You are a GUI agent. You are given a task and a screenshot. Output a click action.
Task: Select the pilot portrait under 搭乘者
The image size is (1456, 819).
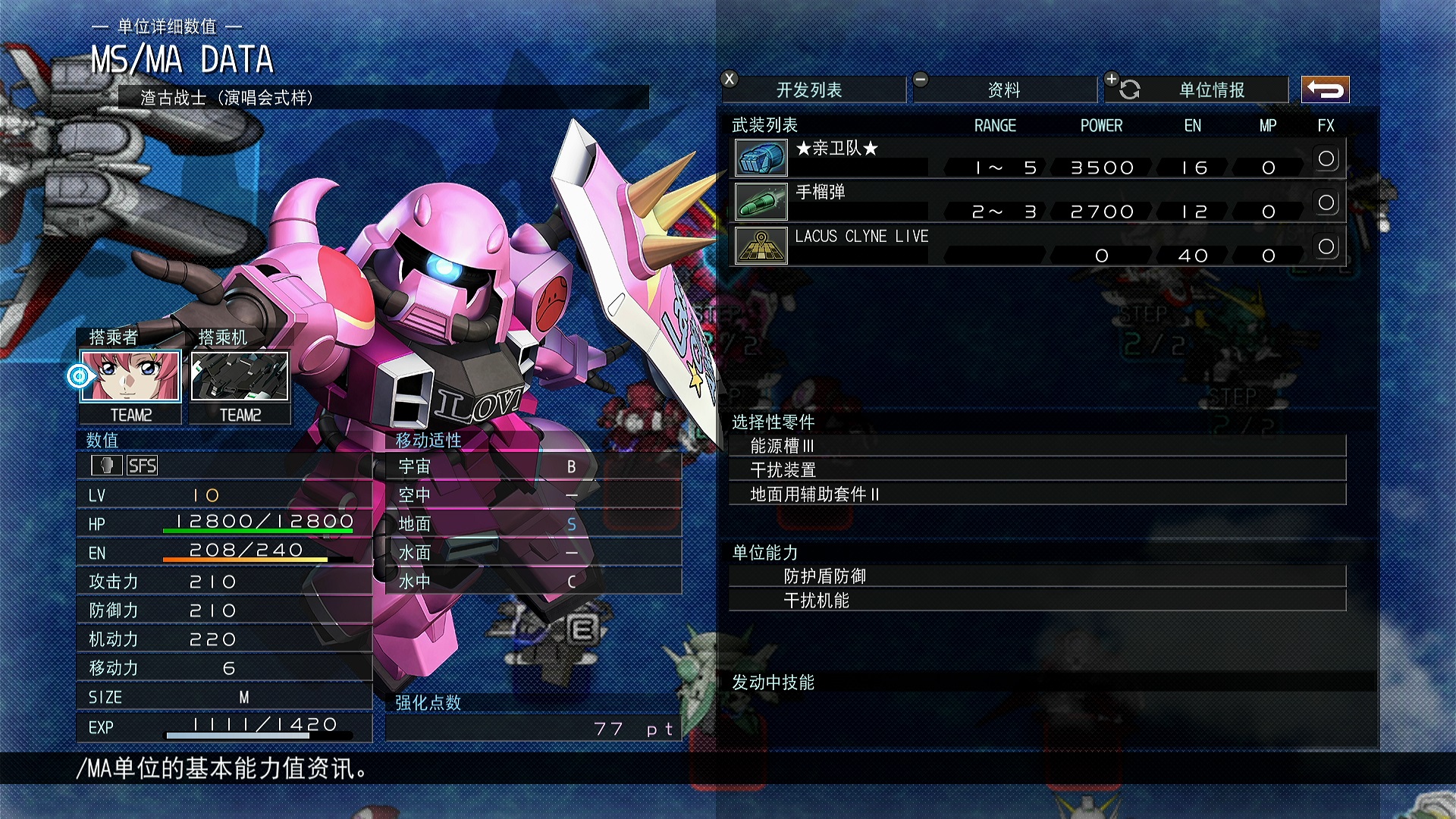(x=130, y=375)
